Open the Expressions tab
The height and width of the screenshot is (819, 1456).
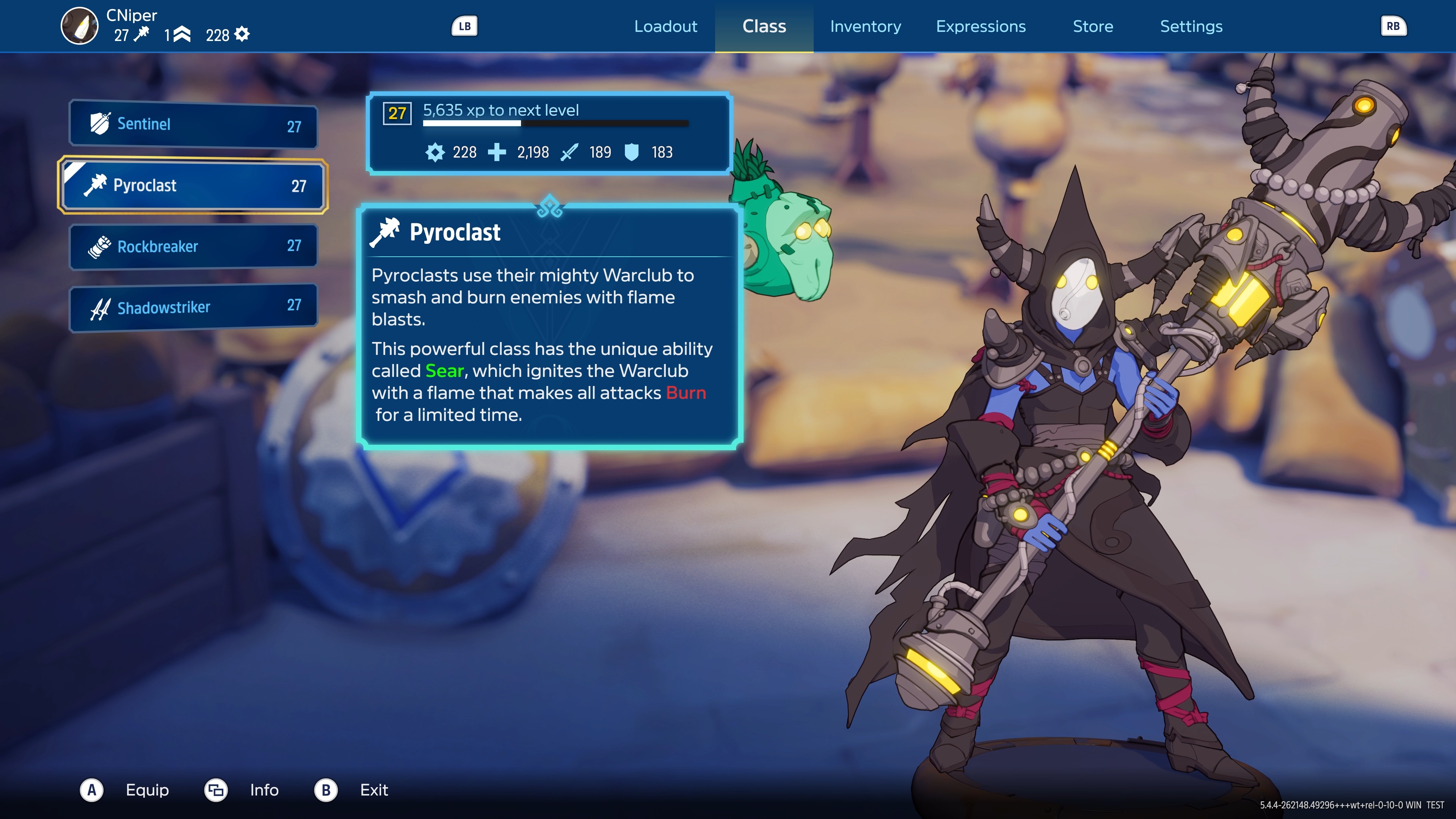[x=981, y=26]
